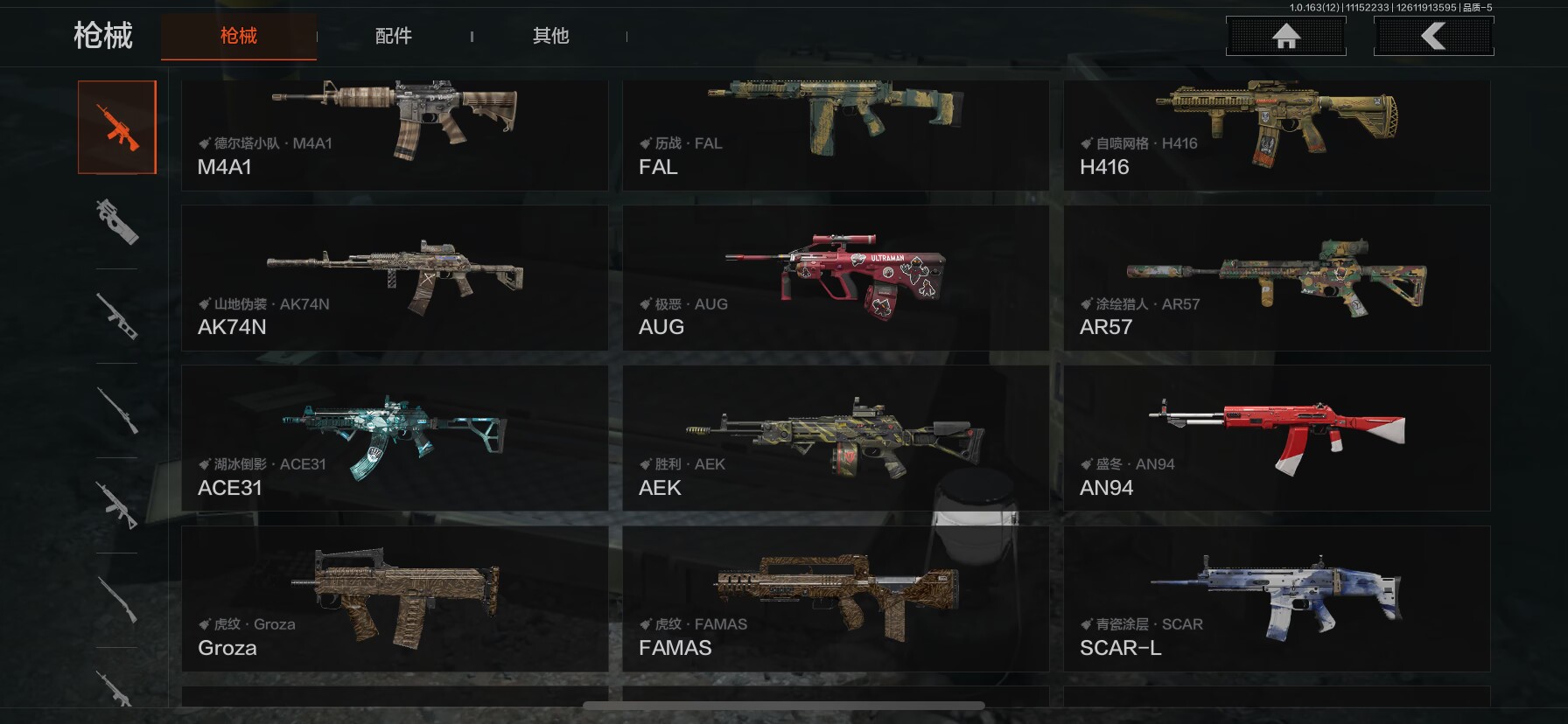
Task: Switch to the 其他 (other) tab
Action: pyautogui.click(x=550, y=36)
